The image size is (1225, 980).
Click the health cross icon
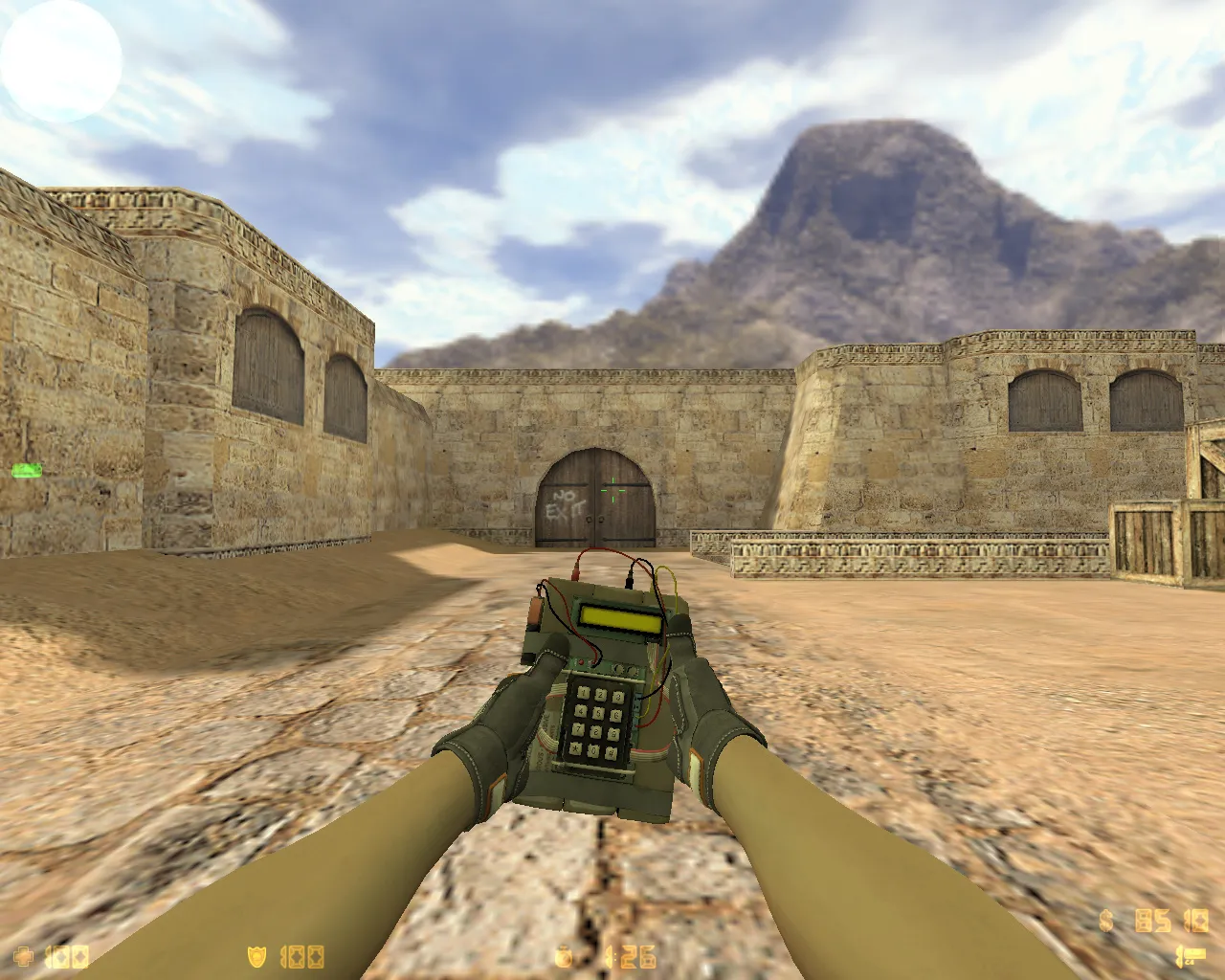coord(25,954)
